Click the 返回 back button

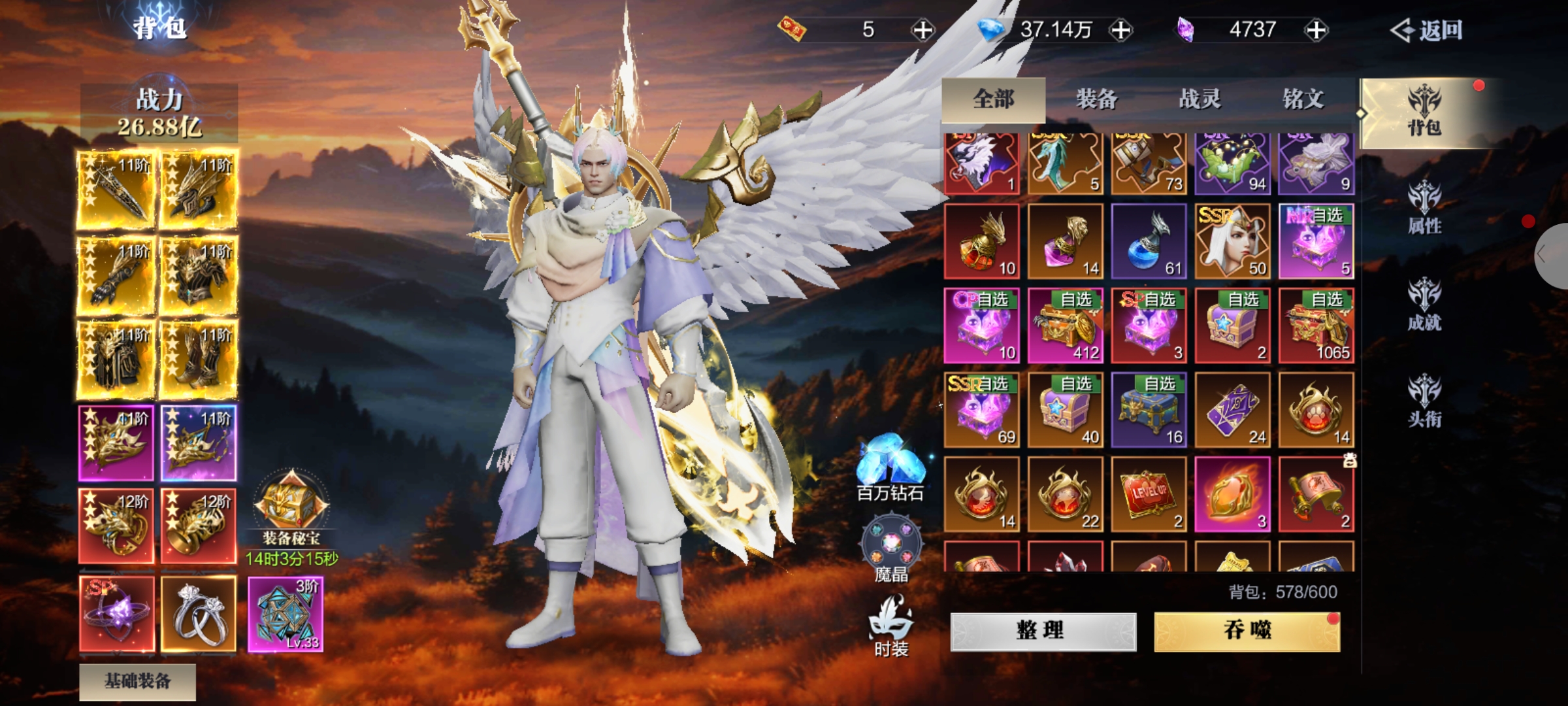click(1427, 30)
